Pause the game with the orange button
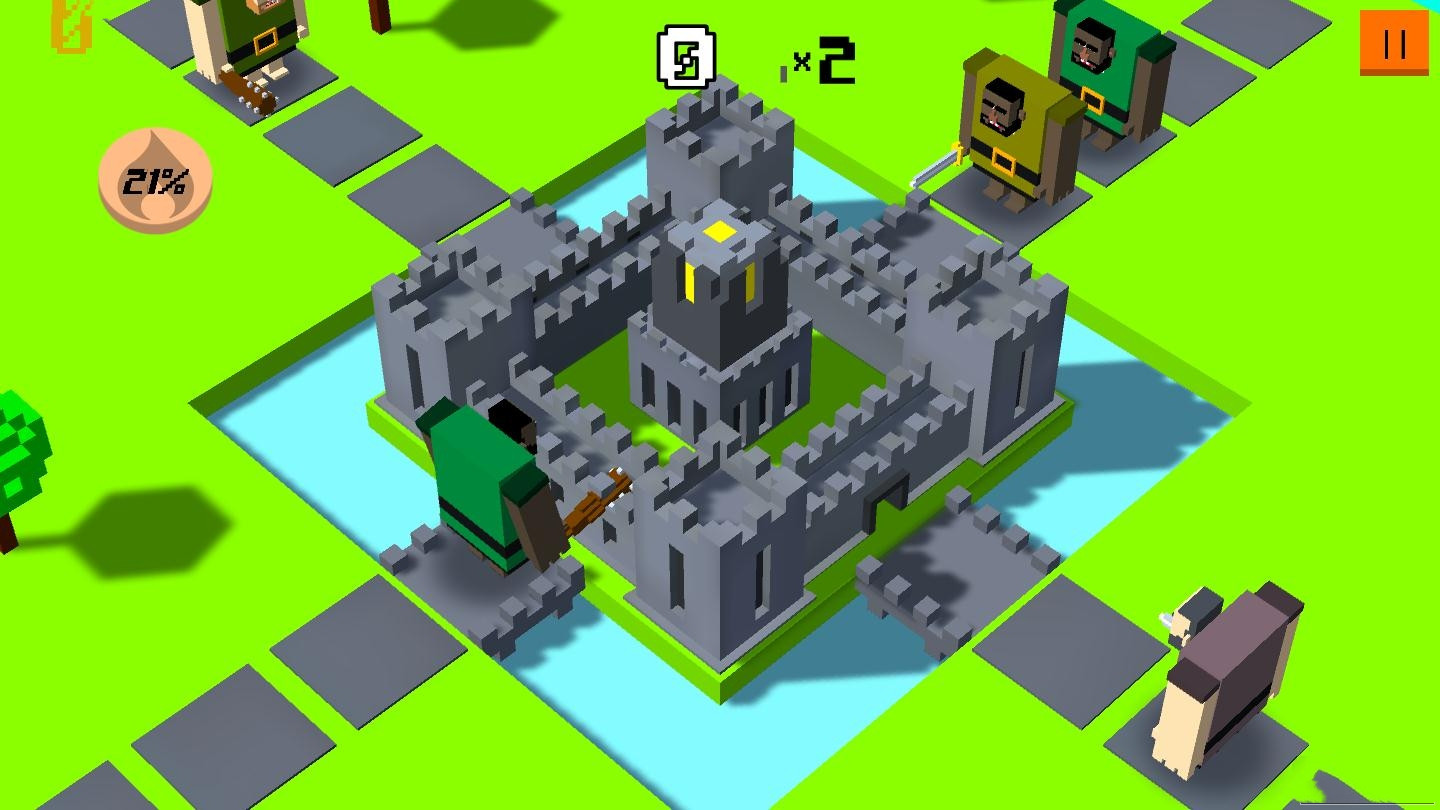 click(x=1394, y=43)
